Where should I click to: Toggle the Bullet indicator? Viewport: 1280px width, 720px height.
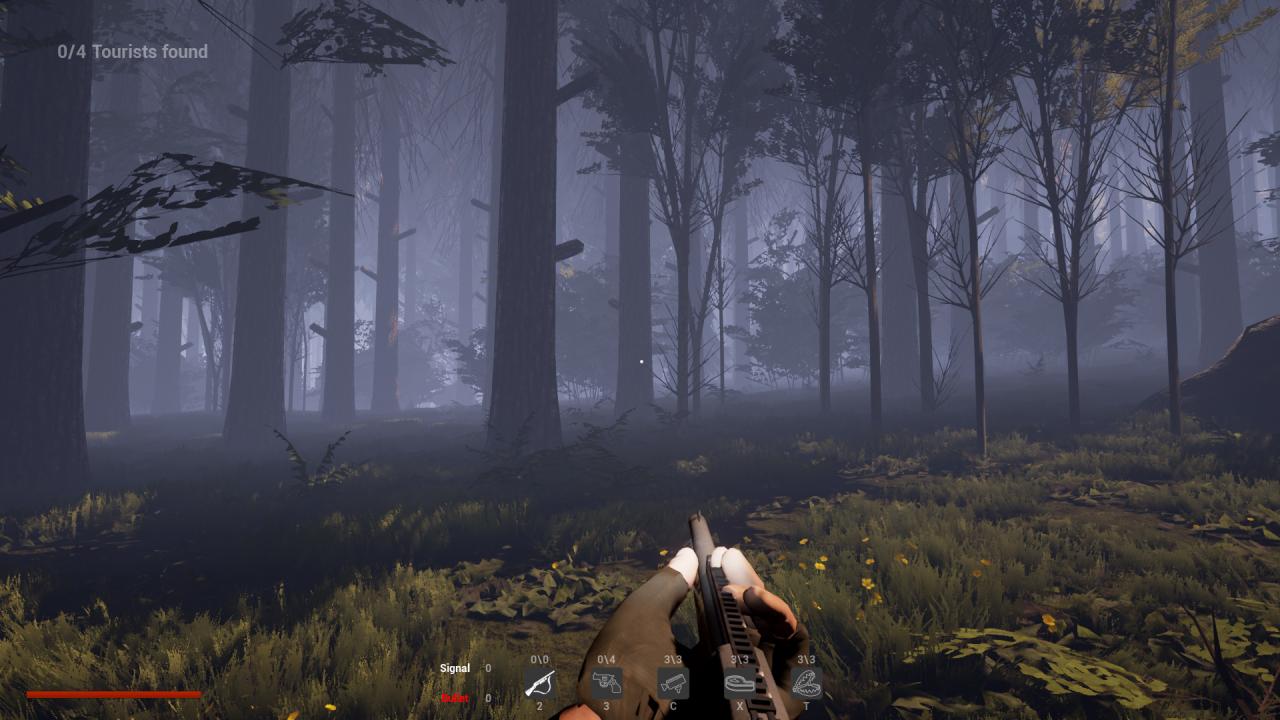pos(455,698)
